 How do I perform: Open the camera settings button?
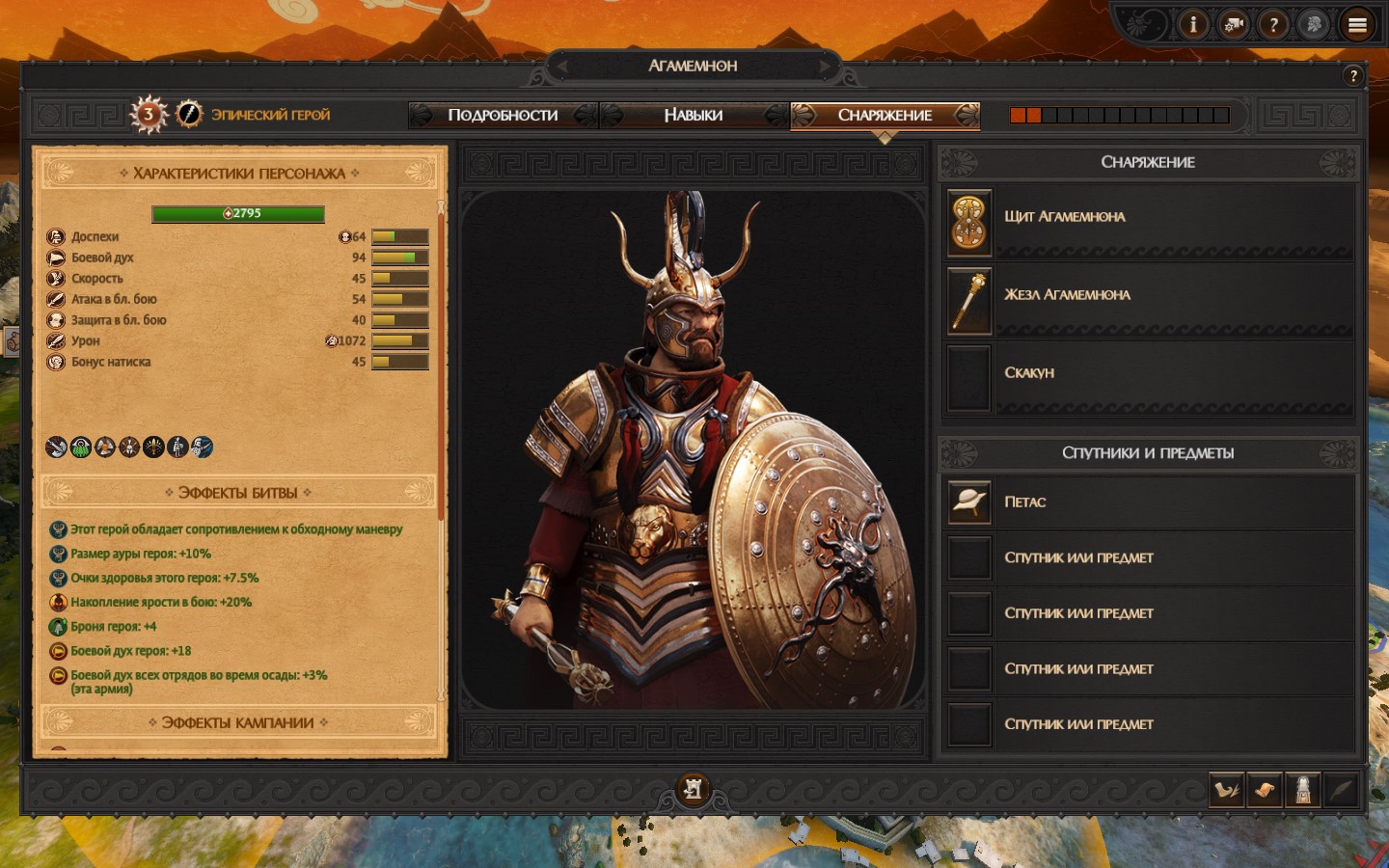tap(1234, 24)
